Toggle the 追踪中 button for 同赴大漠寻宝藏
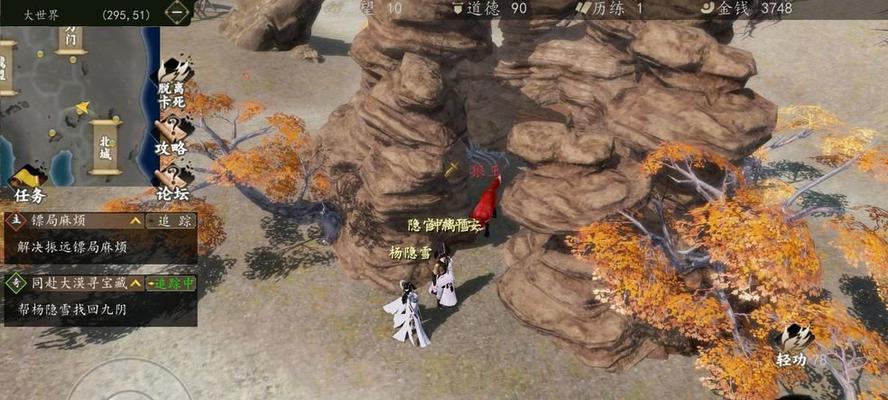Image resolution: width=888 pixels, height=400 pixels. click(172, 283)
